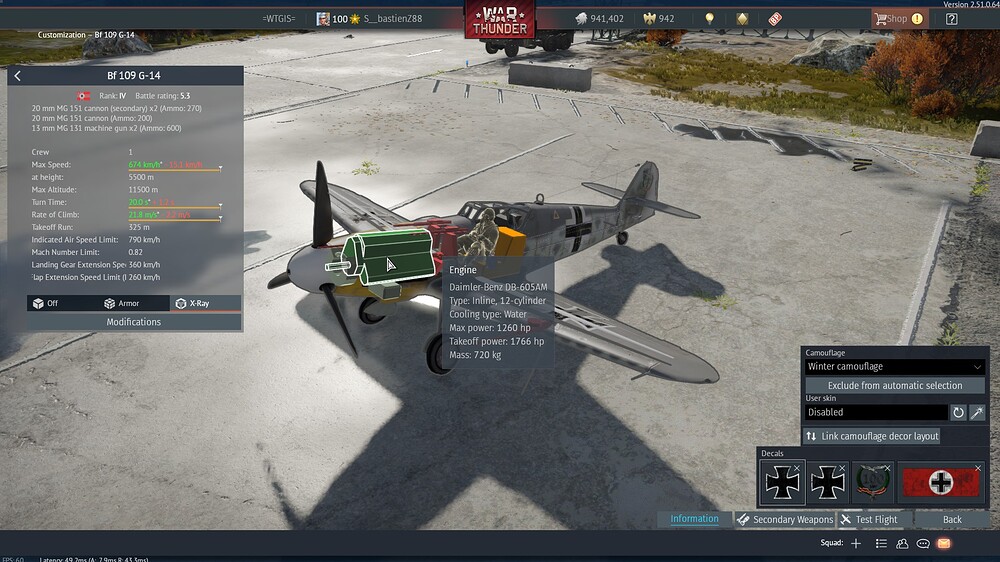Select the red banner cross decal slot
This screenshot has height=562, width=1000.
click(940, 483)
